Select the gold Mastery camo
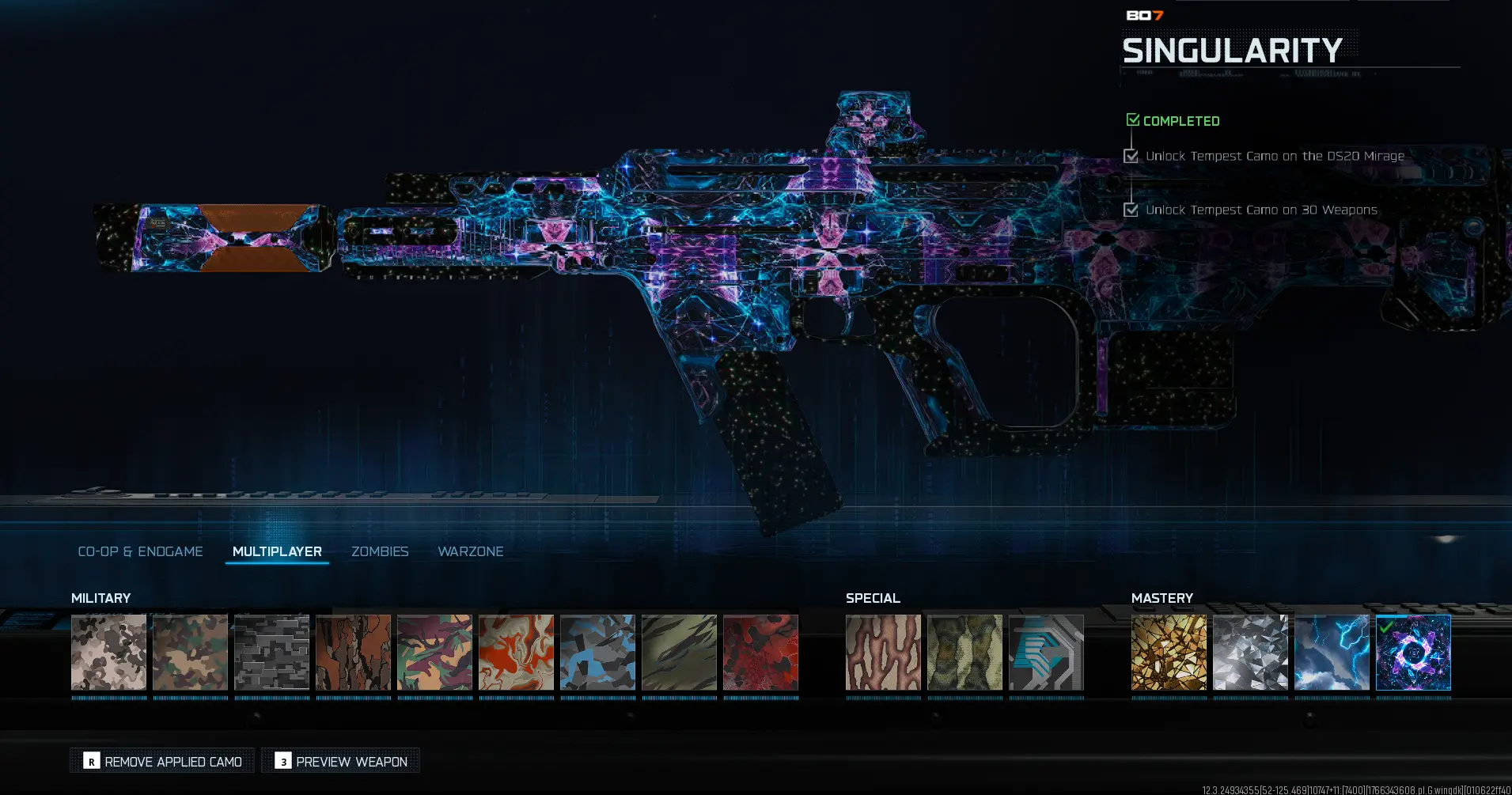The image size is (1512, 795). (x=1169, y=653)
